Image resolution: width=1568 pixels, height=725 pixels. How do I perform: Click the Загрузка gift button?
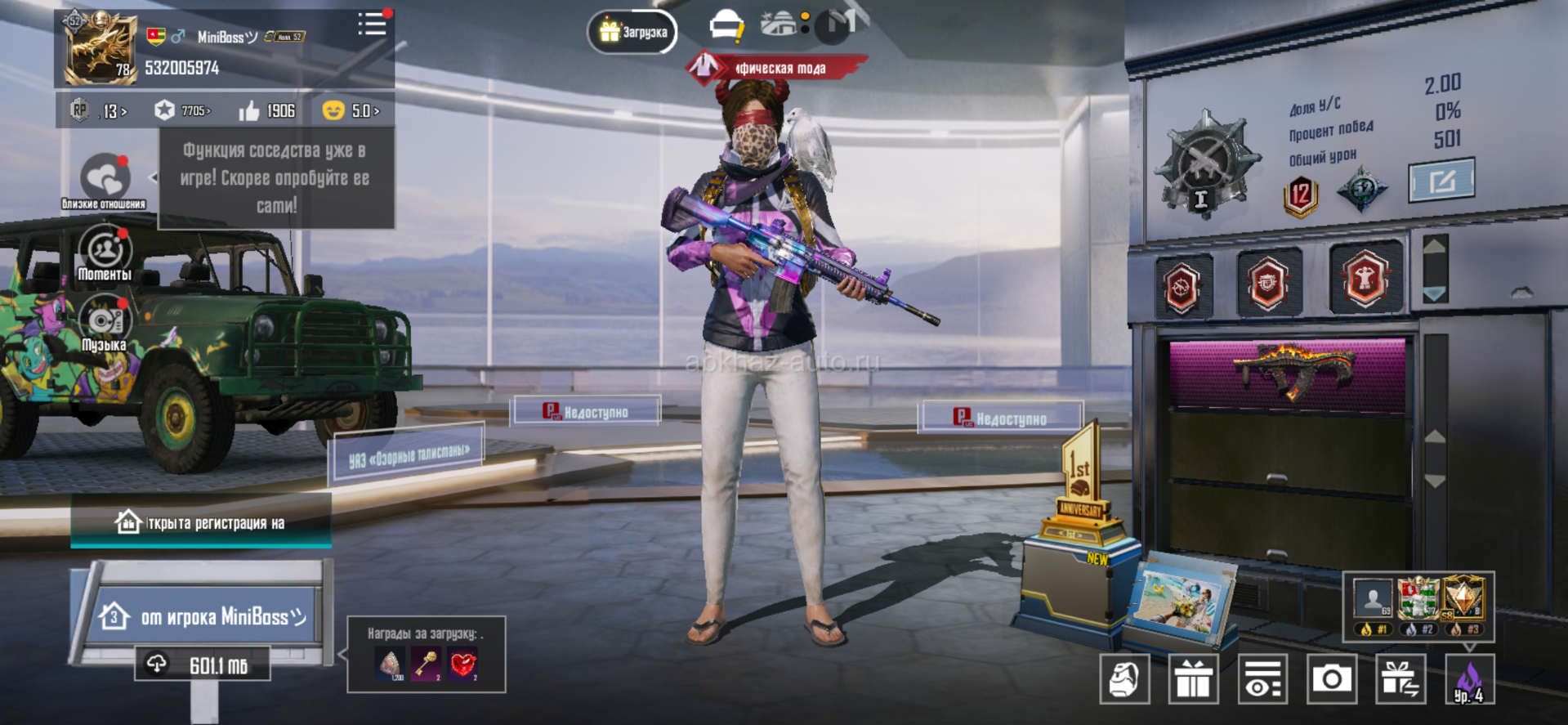tap(632, 32)
